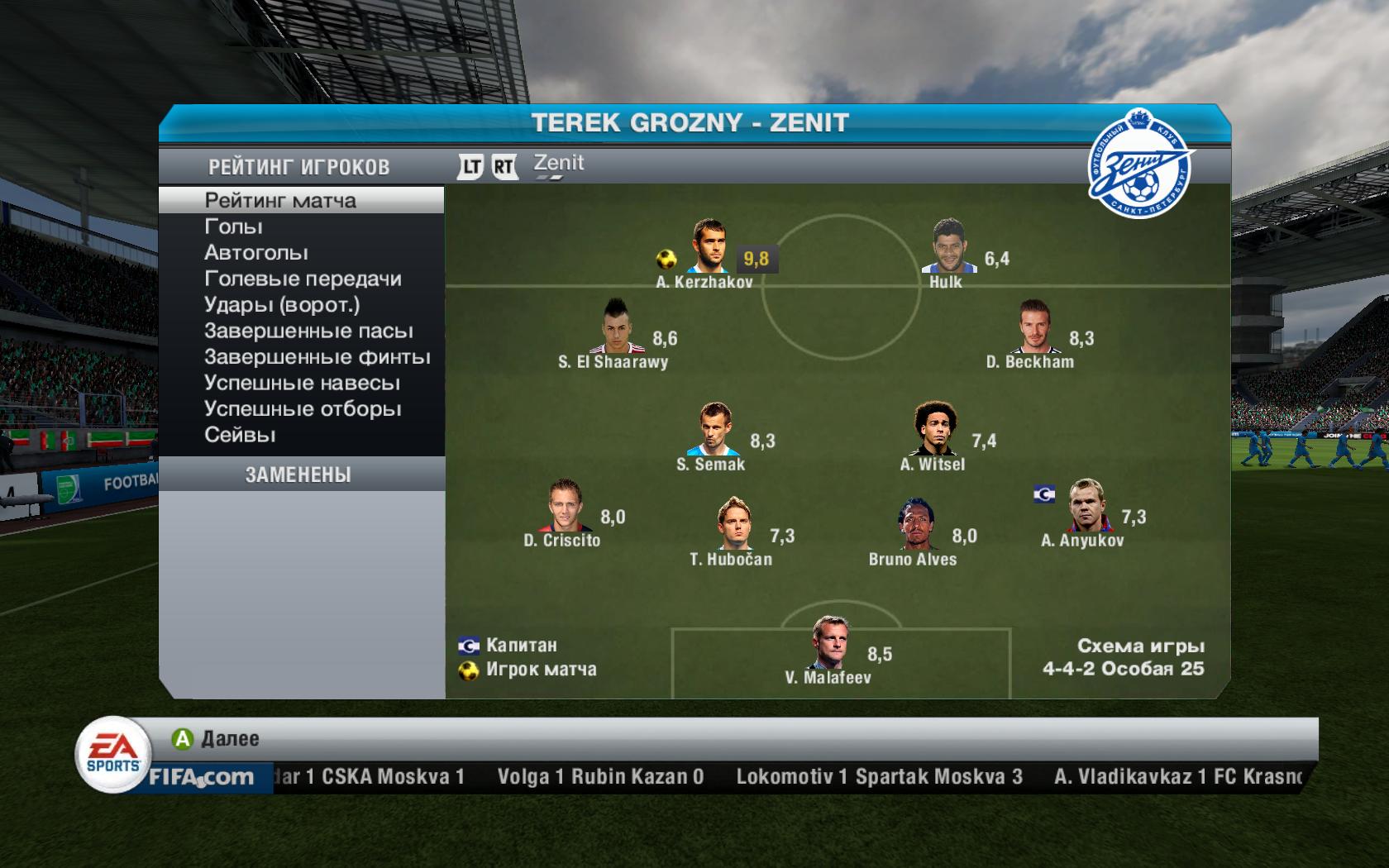Click the Далее continue button

pos(216,738)
